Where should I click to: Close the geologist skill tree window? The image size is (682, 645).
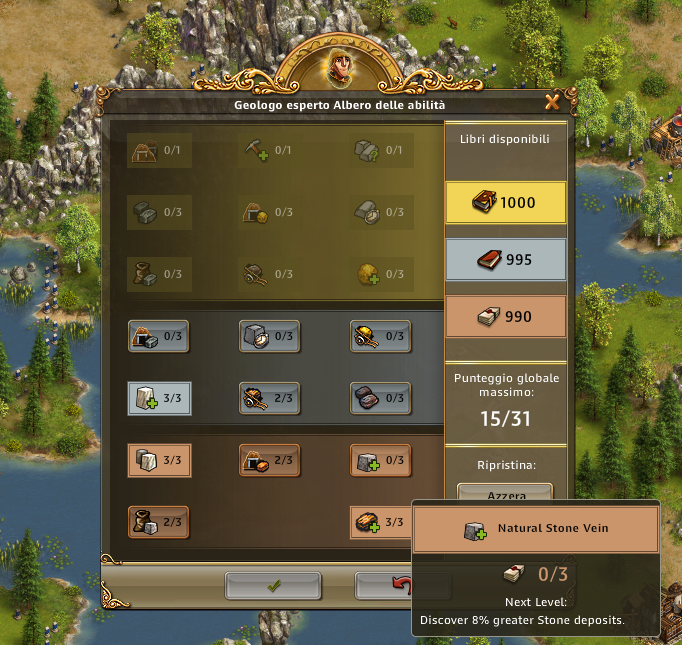(551, 102)
